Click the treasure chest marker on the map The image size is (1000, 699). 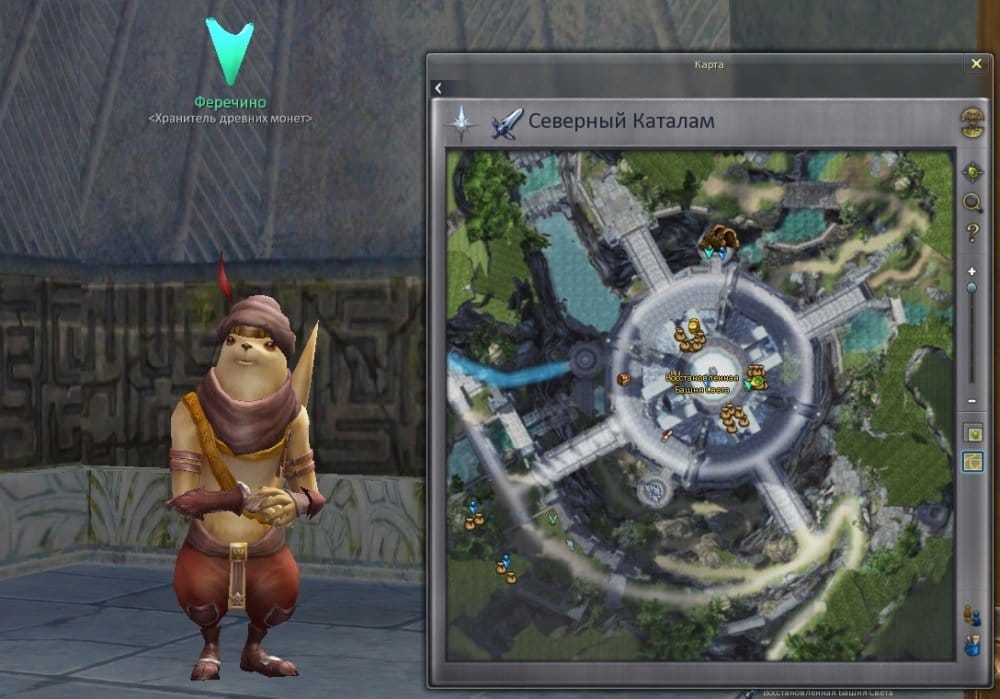click(623, 379)
